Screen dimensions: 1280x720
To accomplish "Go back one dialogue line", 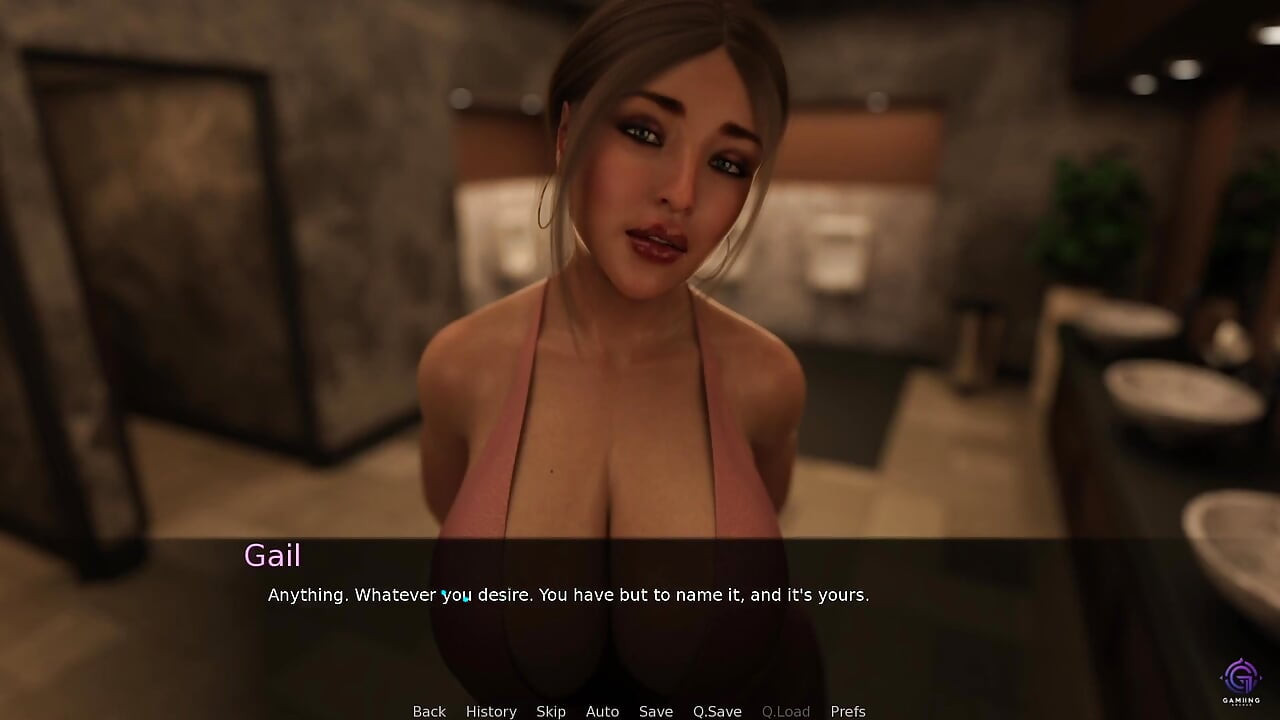I will (429, 711).
